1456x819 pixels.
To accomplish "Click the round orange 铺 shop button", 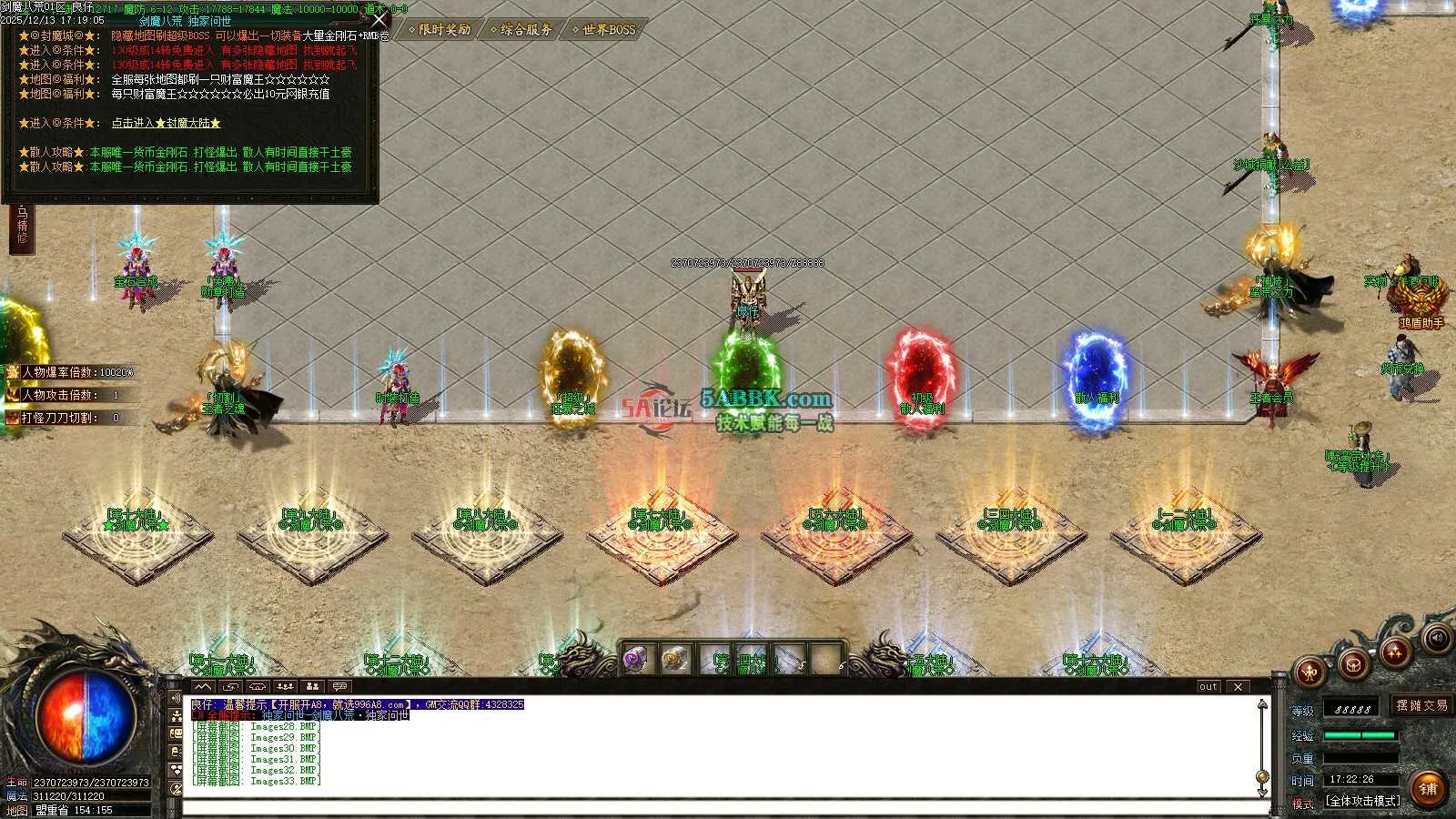I will [x=1428, y=788].
